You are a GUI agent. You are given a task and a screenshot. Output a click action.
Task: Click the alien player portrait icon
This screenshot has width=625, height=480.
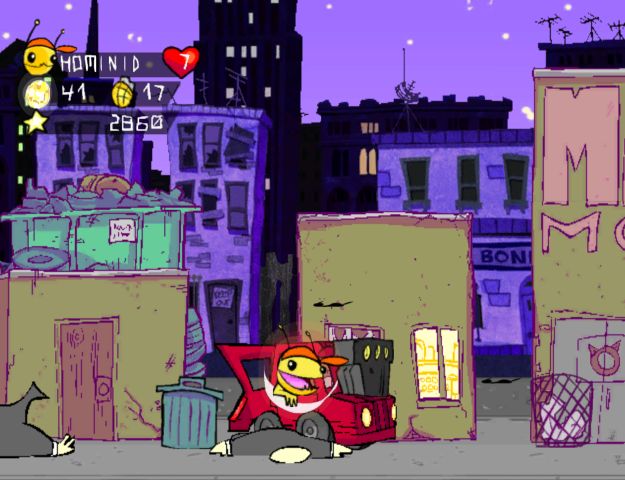(x=42, y=57)
